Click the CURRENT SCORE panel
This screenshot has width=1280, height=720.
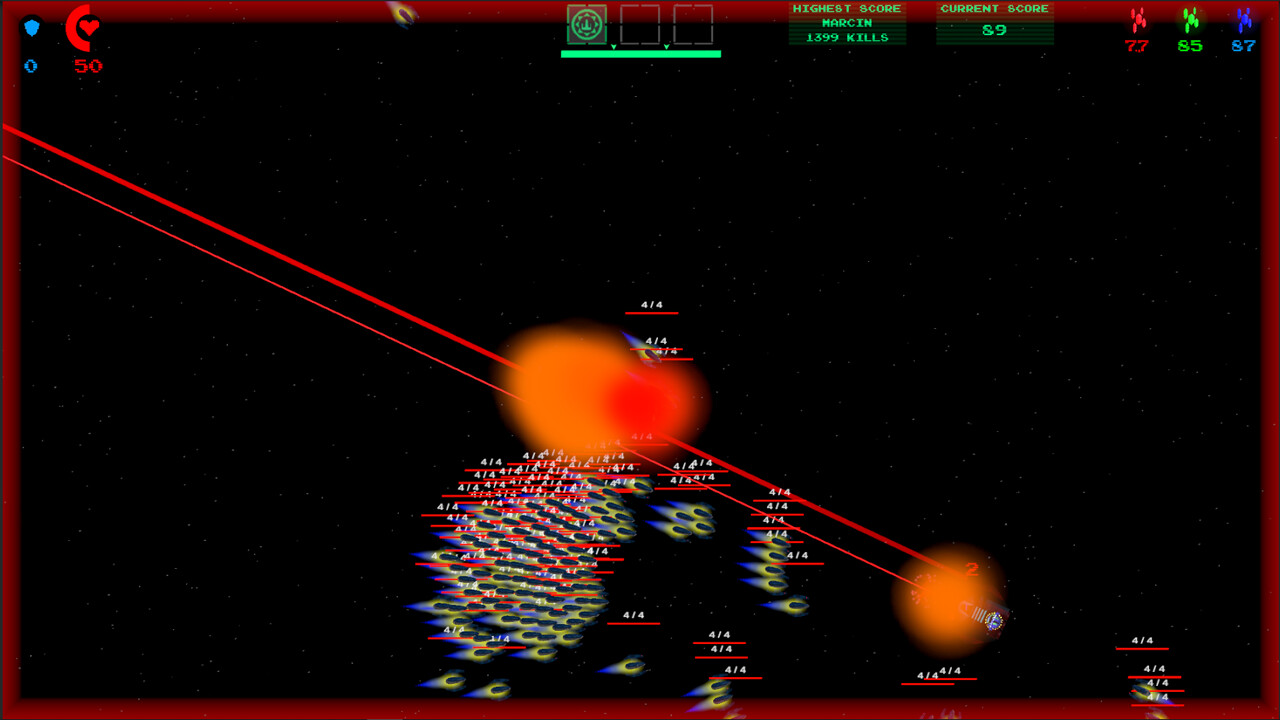pyautogui.click(x=993, y=22)
